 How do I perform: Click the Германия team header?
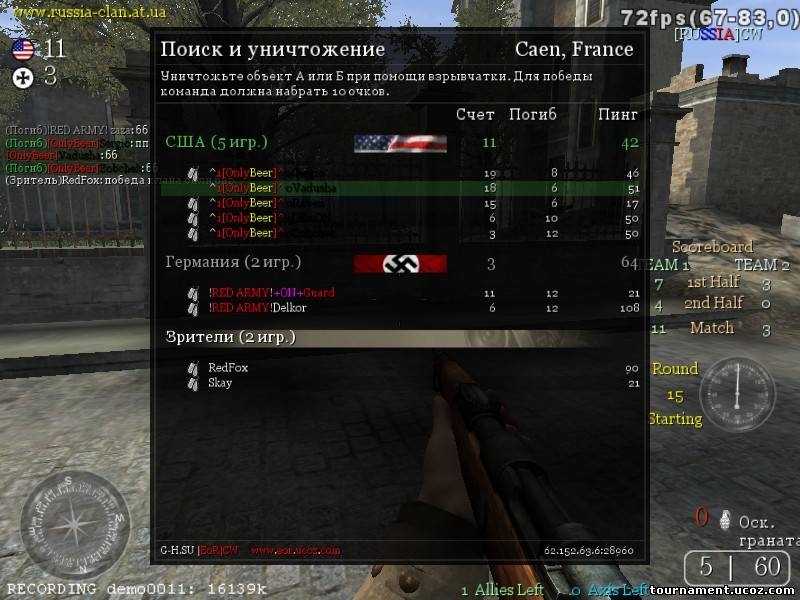233,262
